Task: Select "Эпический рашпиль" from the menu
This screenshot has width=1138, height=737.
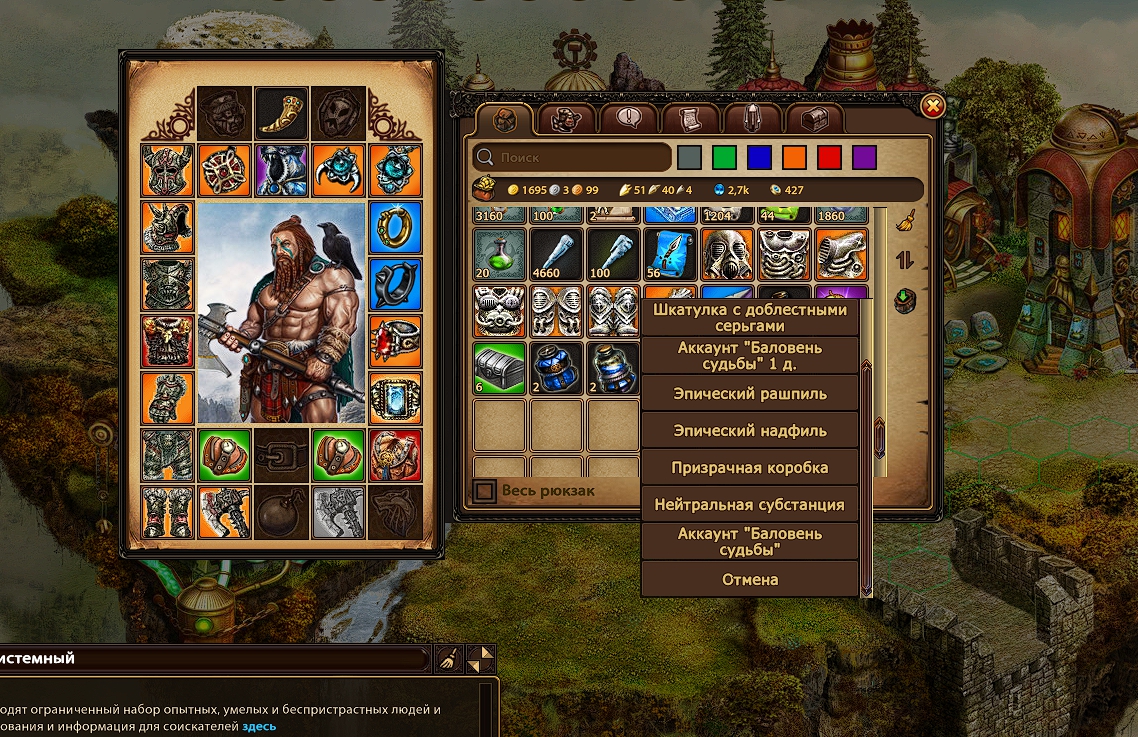Action: tap(750, 394)
